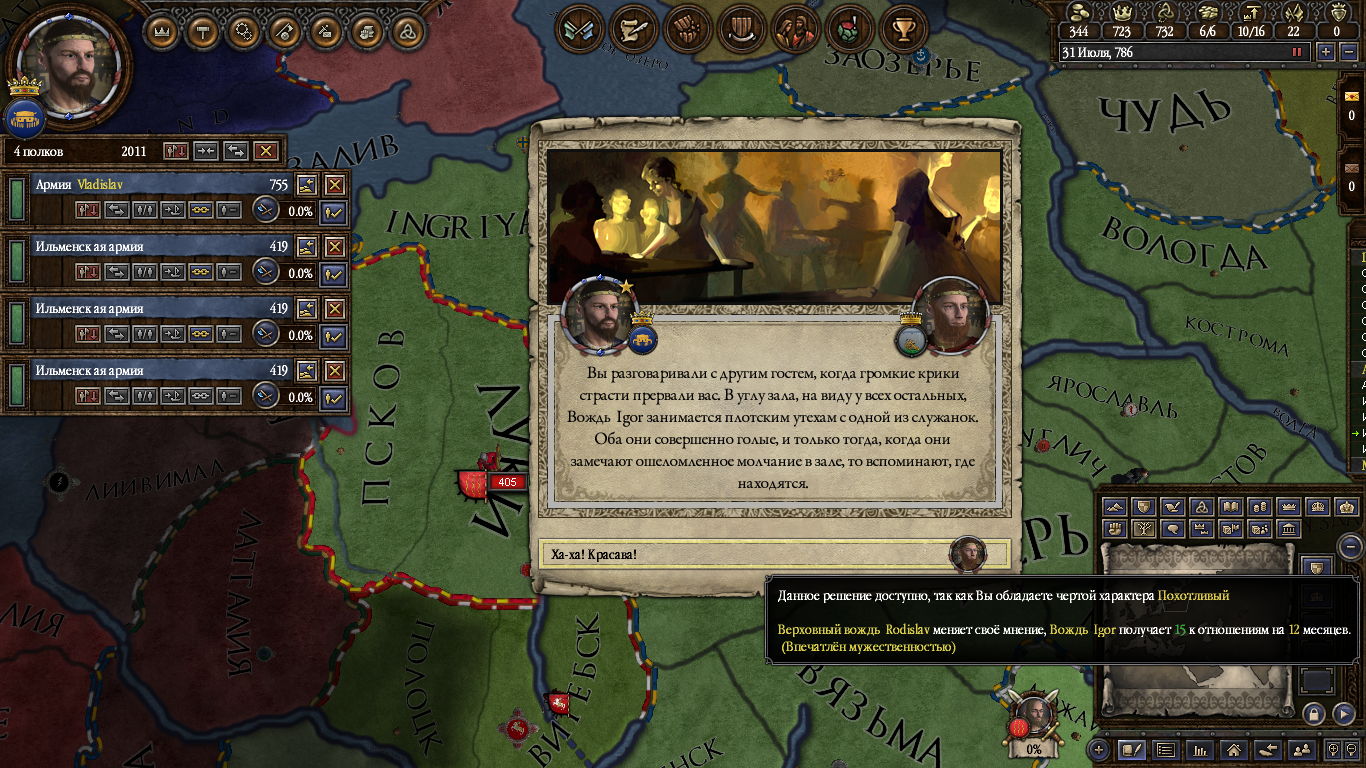Toggle pause on the date bar
This screenshot has width=1366, height=768.
1298,52
